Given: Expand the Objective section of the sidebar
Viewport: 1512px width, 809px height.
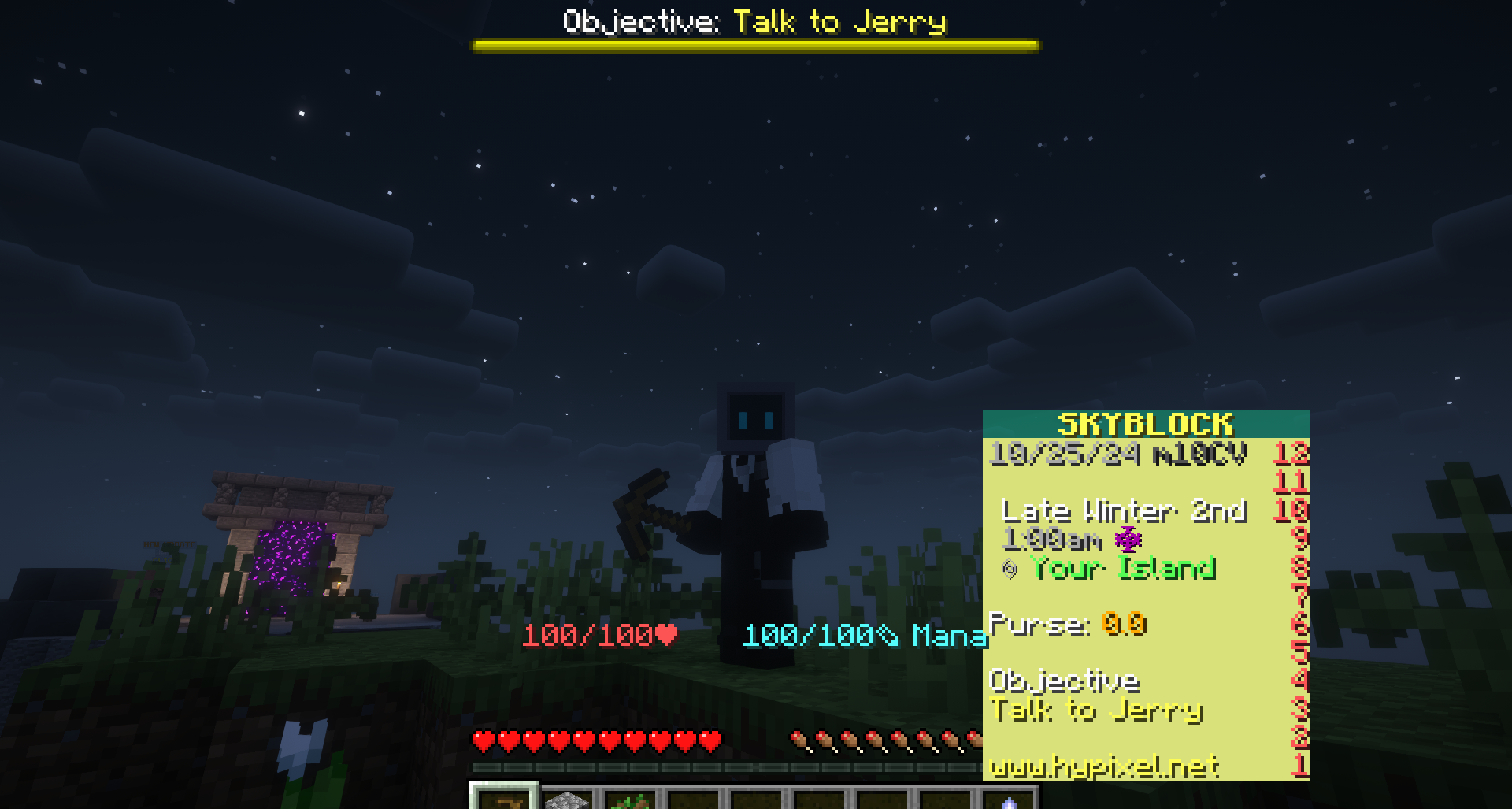Looking at the screenshot, I should pyautogui.click(x=1065, y=679).
